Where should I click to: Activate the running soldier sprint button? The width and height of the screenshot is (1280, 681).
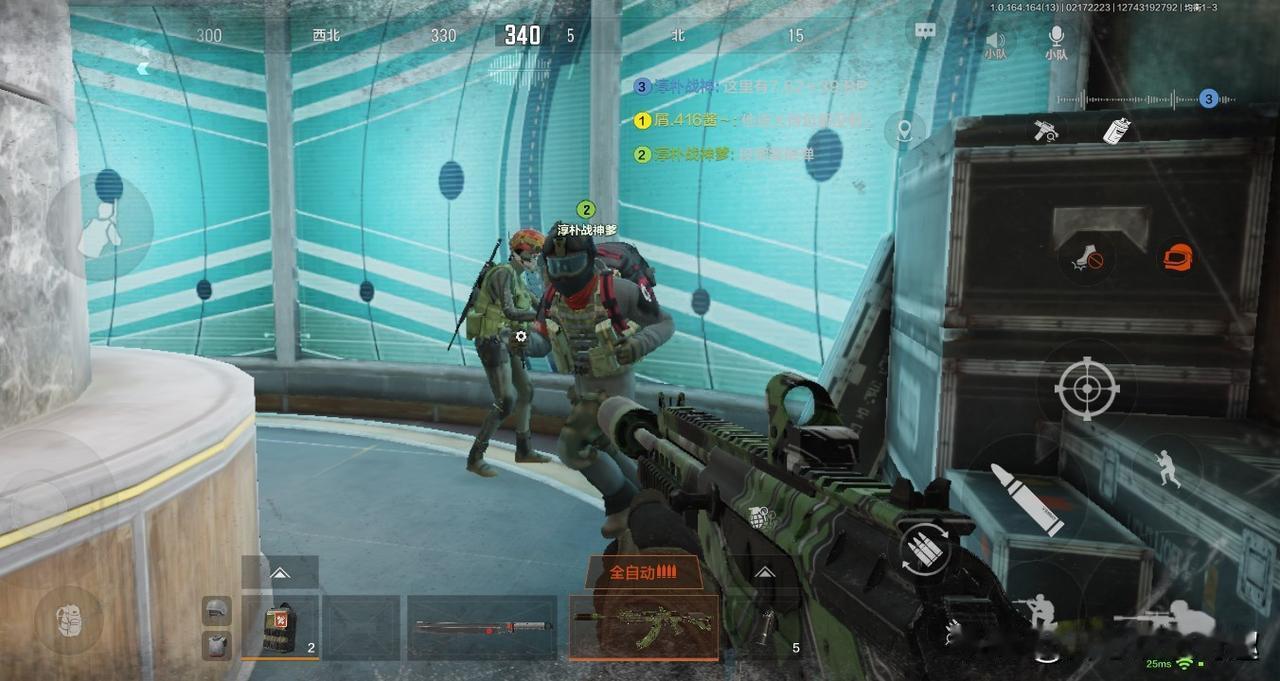click(x=1168, y=468)
